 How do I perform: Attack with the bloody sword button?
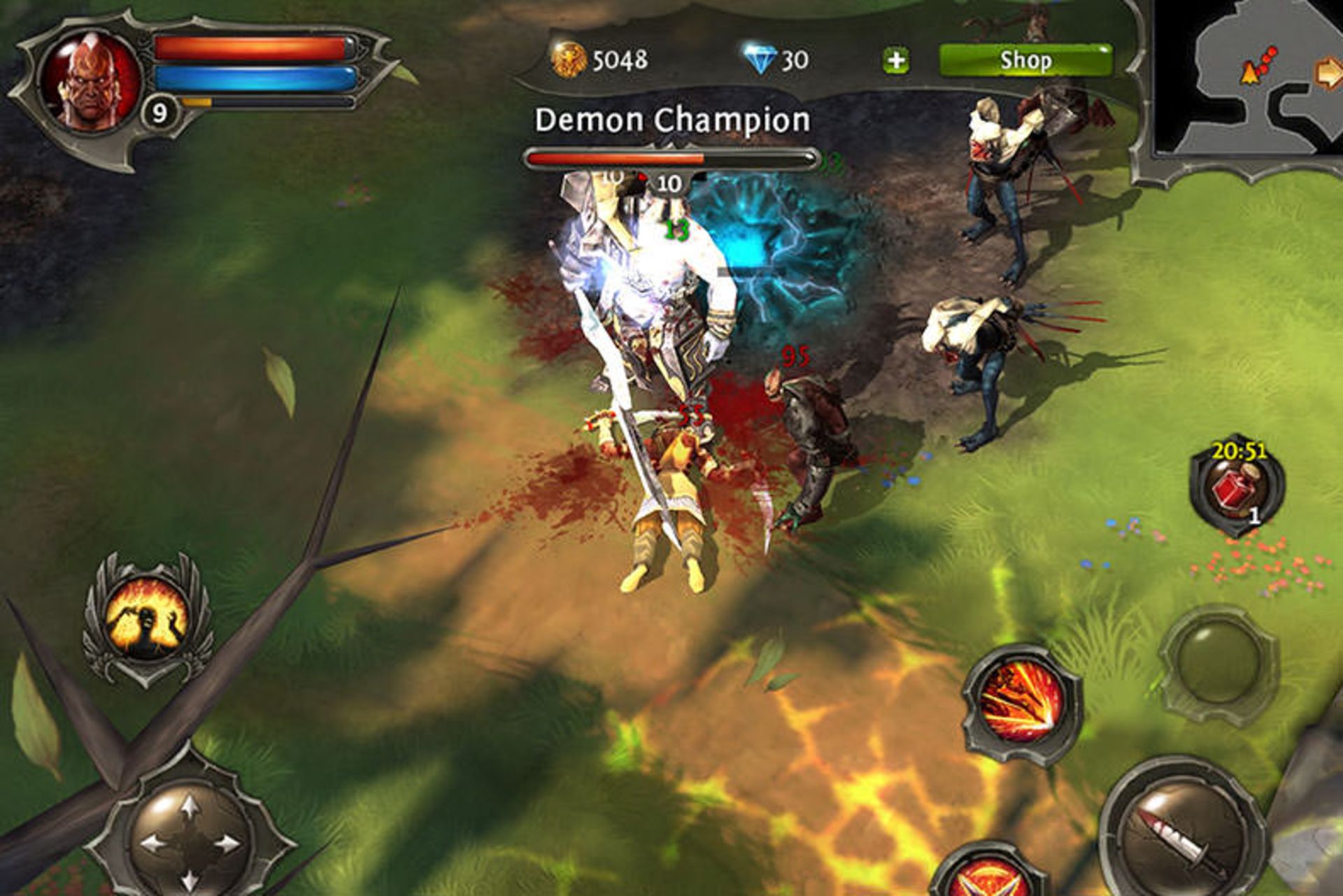point(1180,832)
